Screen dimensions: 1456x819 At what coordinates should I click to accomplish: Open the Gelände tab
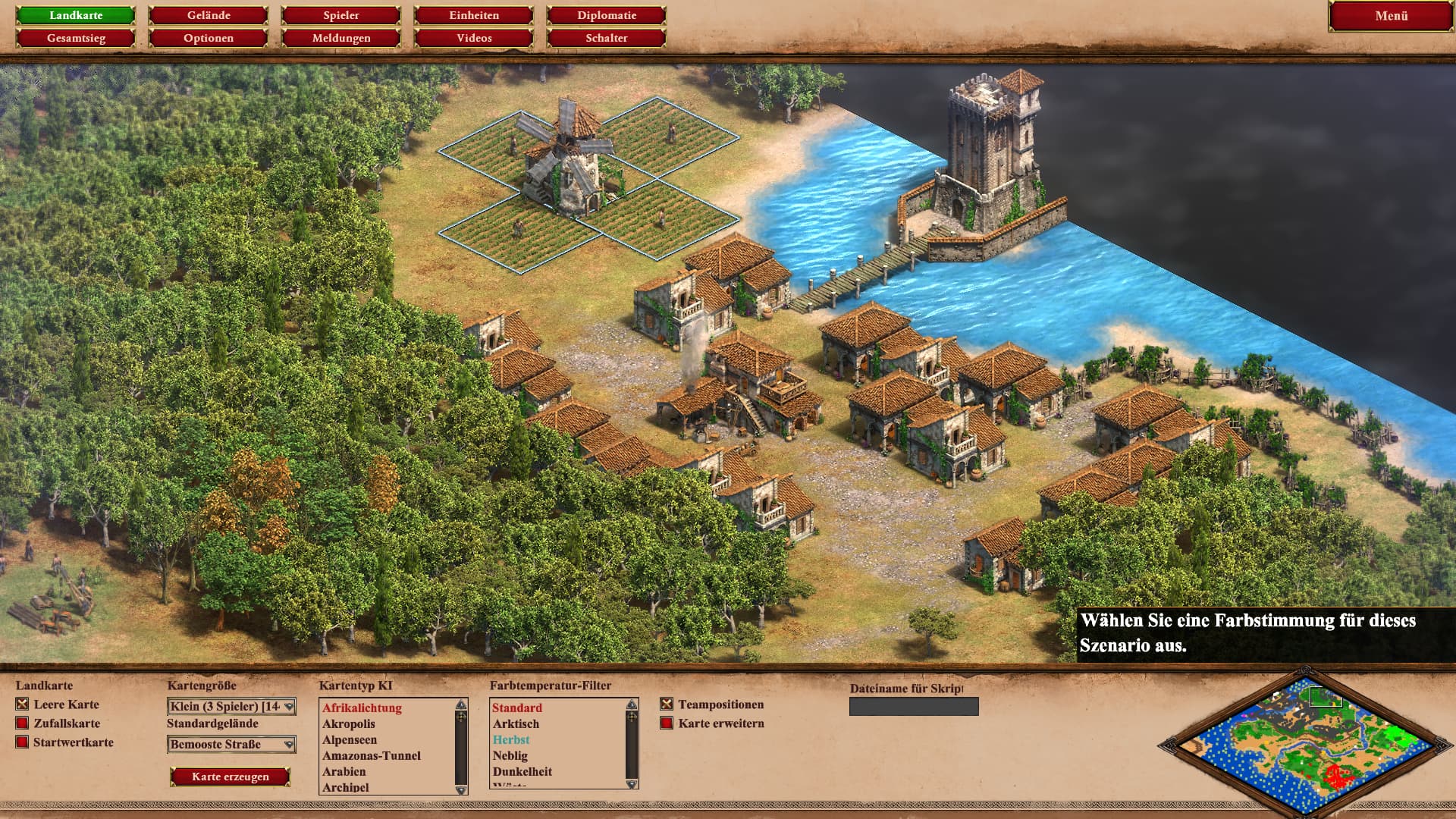(209, 15)
